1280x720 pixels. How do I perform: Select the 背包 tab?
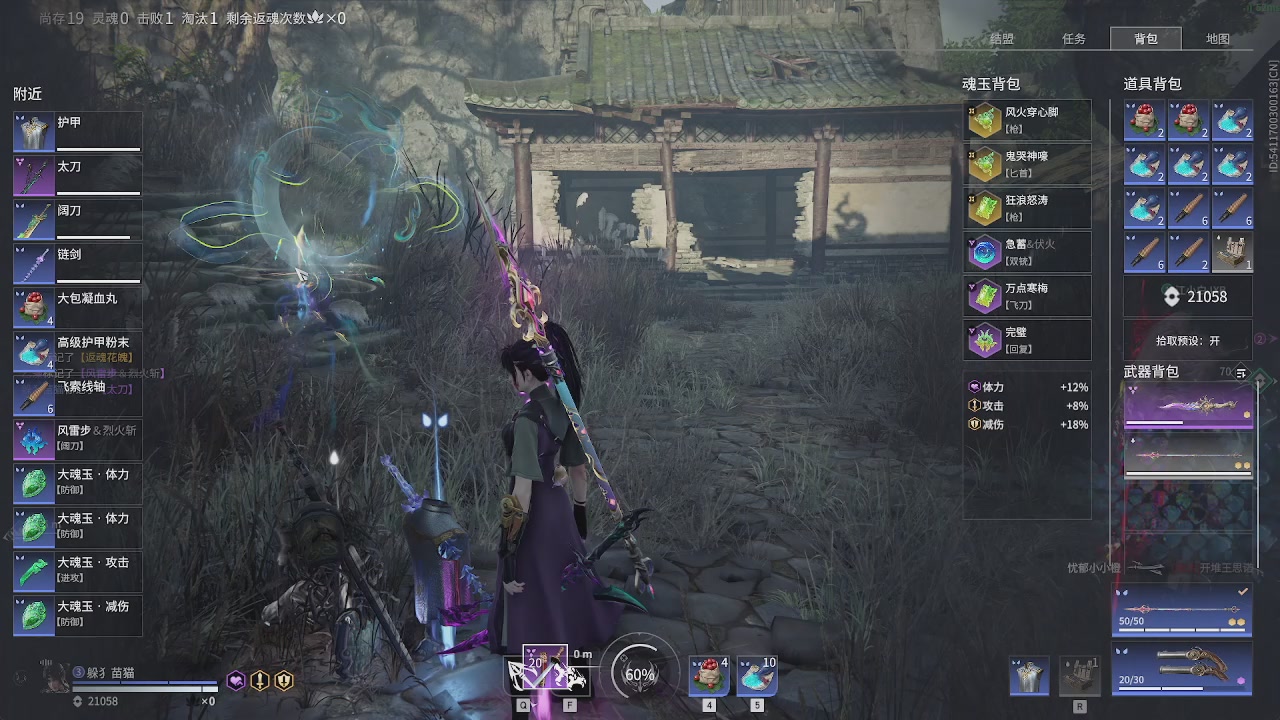tap(1146, 39)
